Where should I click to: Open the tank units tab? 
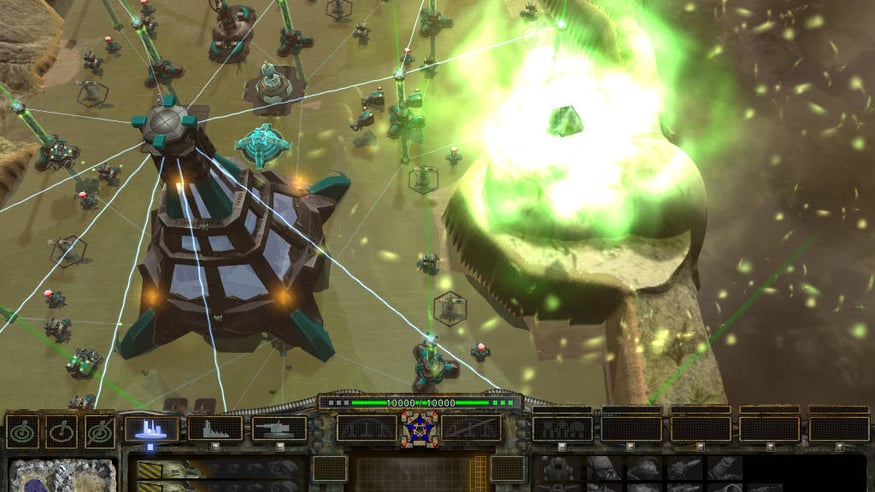point(279,429)
